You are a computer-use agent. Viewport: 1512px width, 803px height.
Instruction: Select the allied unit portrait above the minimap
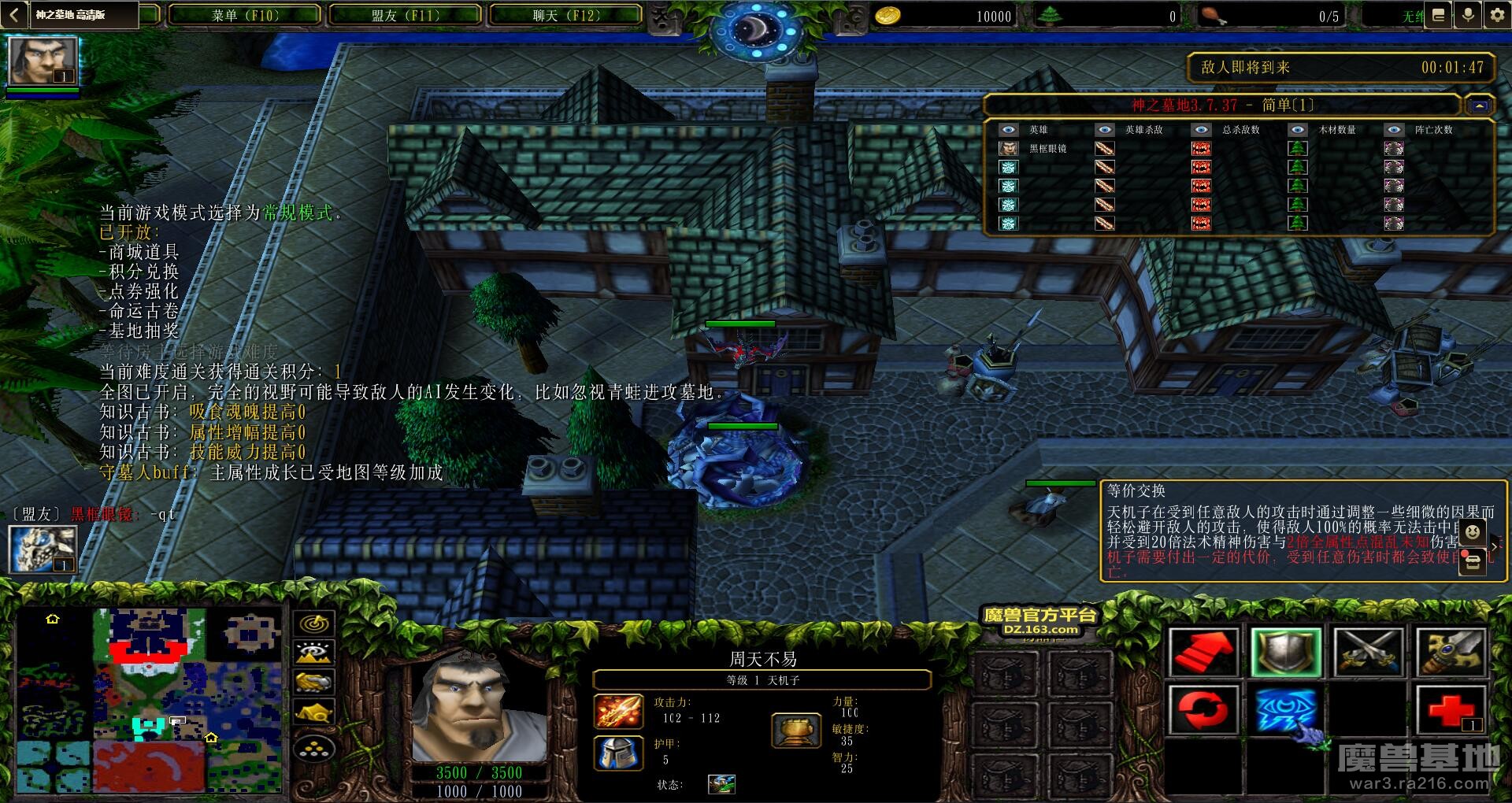[43, 549]
